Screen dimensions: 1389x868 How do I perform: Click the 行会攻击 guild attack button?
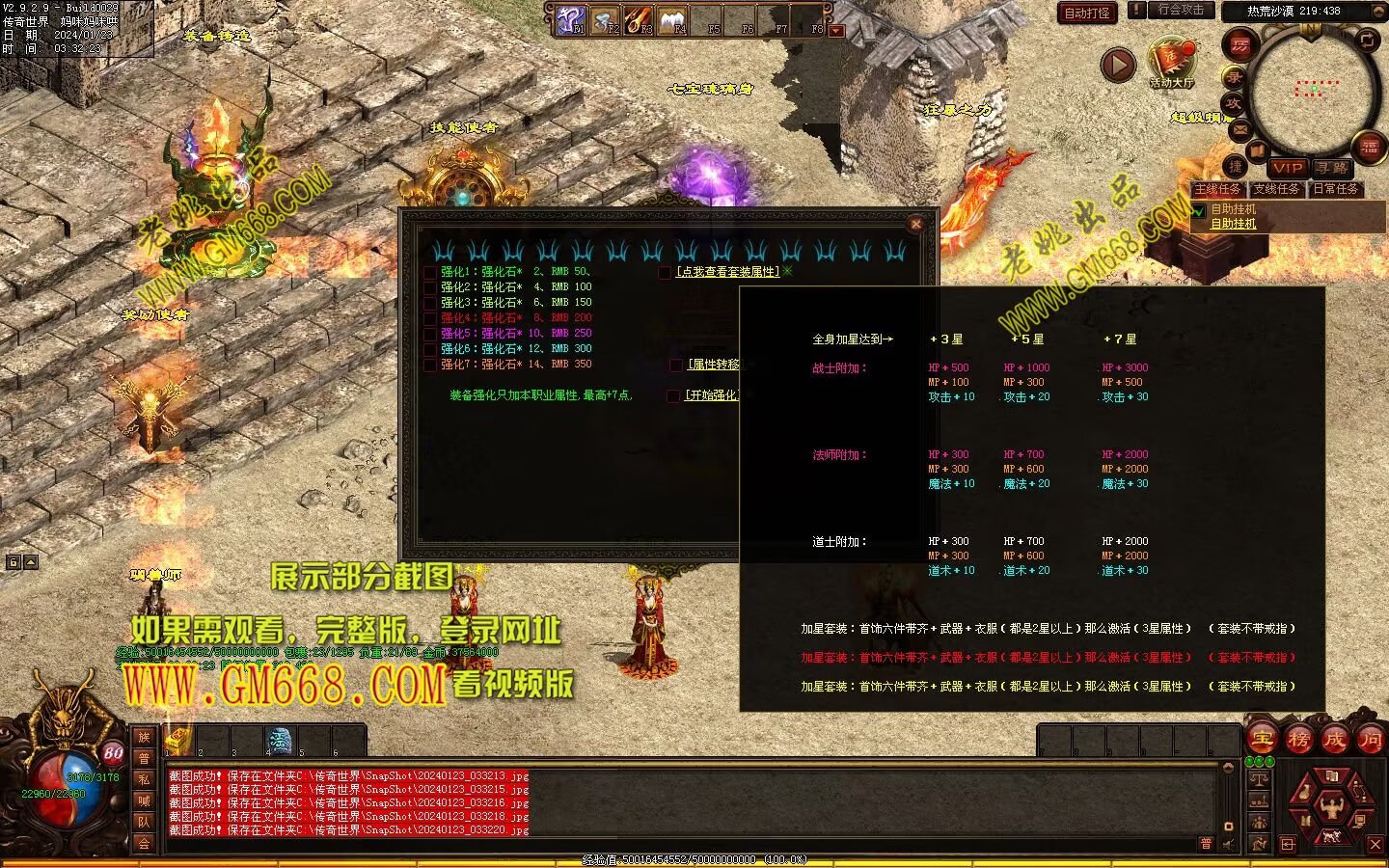(1180, 11)
